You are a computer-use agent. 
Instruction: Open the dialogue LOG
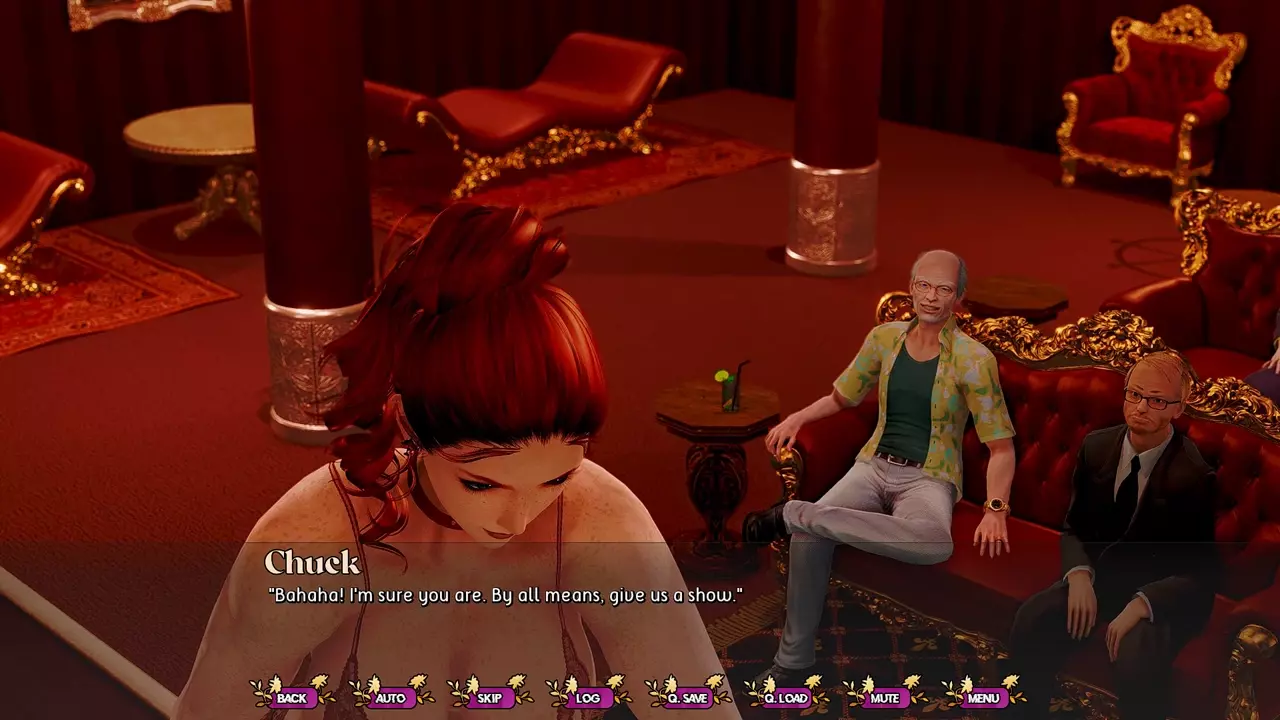click(x=588, y=697)
